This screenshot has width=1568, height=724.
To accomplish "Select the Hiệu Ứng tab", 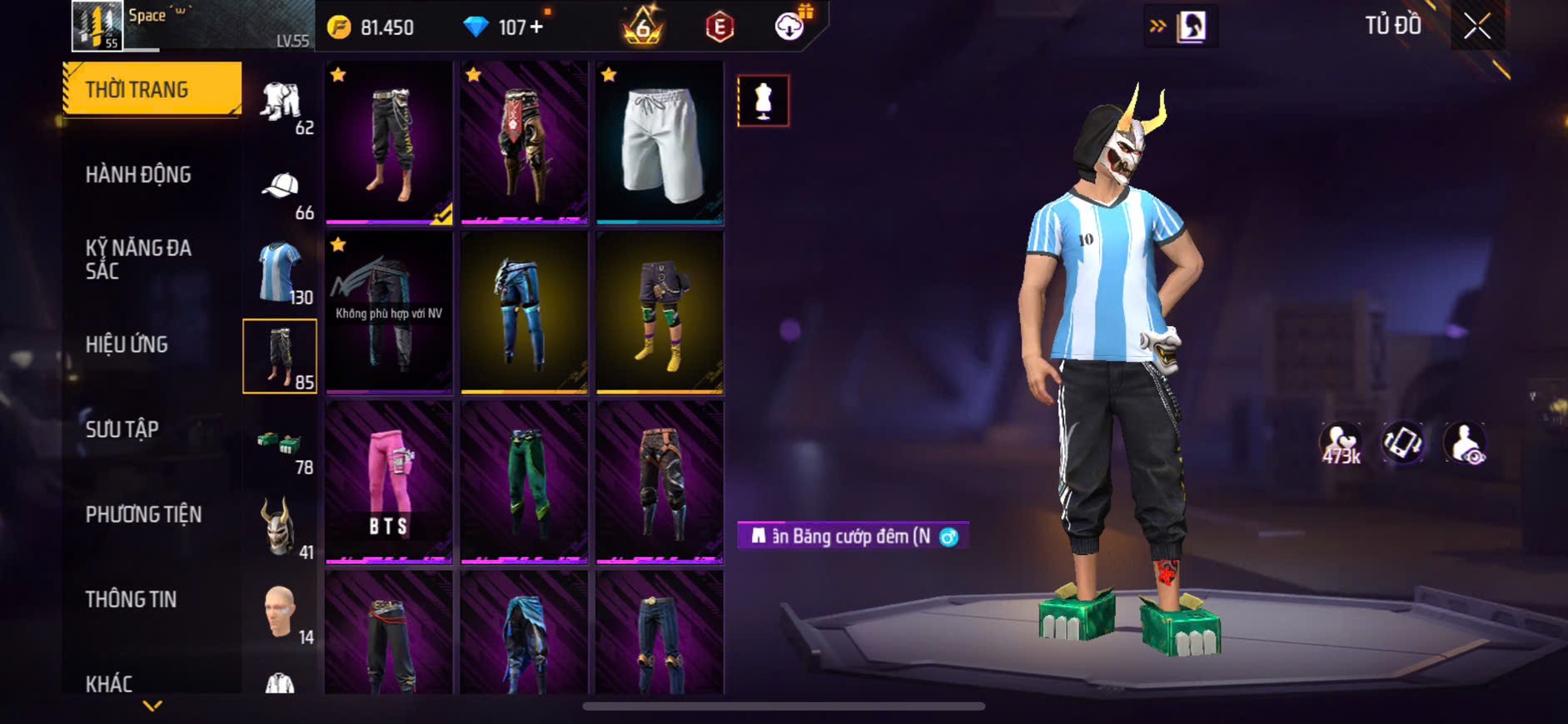I will click(x=127, y=345).
